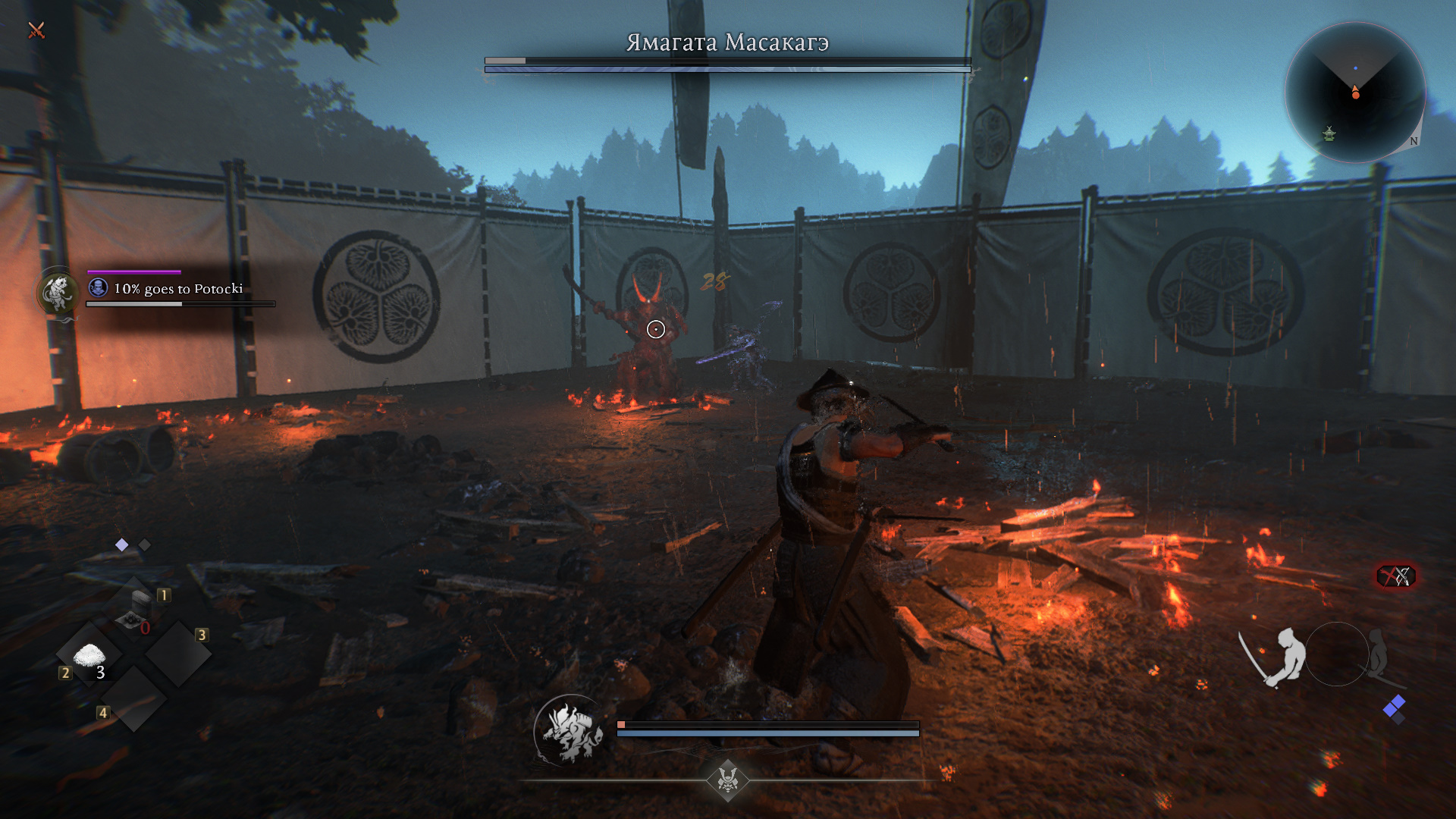Activate the guardian spirit beast emblem

pyautogui.click(x=571, y=731)
